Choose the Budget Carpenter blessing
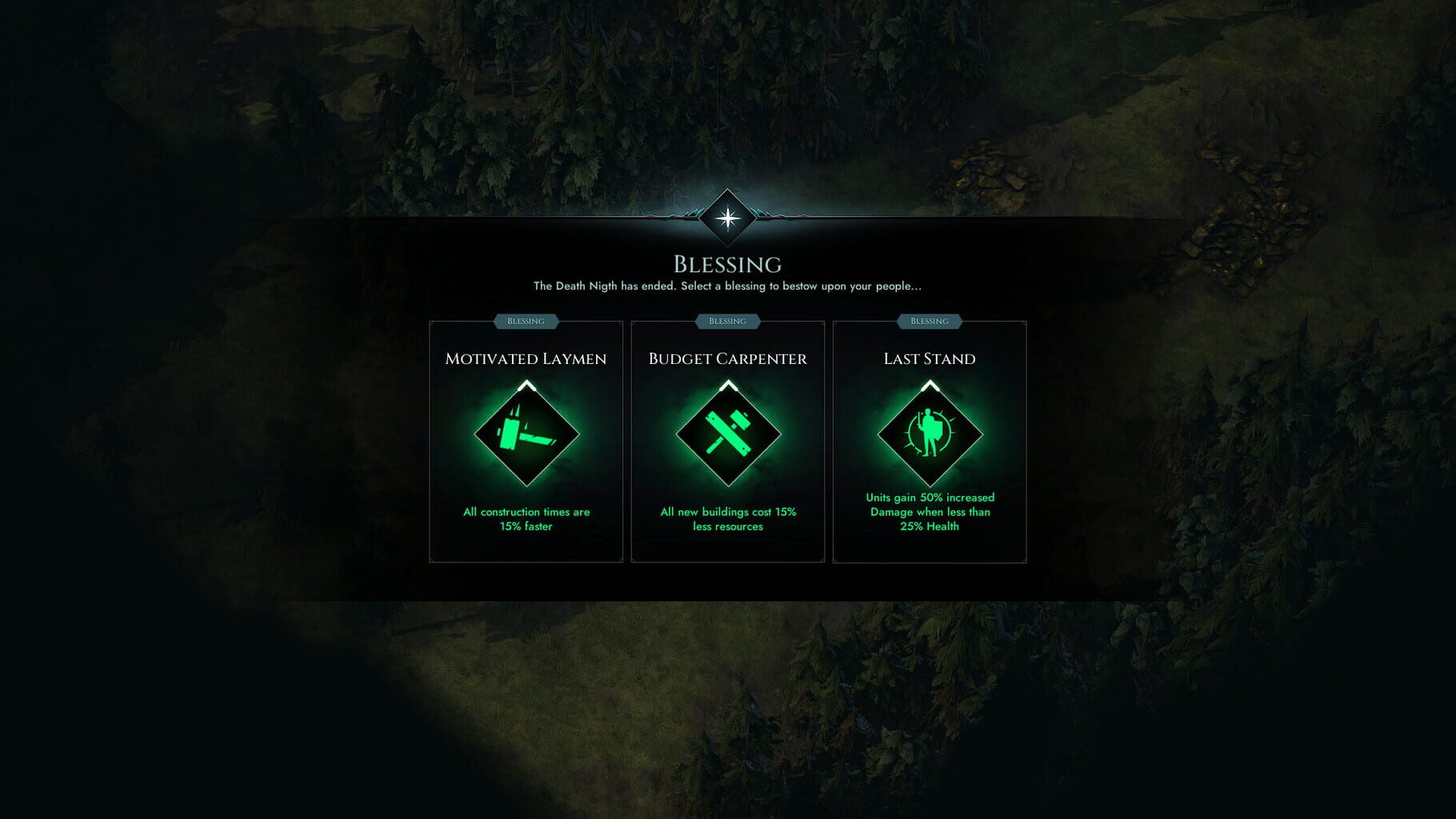Screen dimensions: 1456x819 (x=727, y=440)
